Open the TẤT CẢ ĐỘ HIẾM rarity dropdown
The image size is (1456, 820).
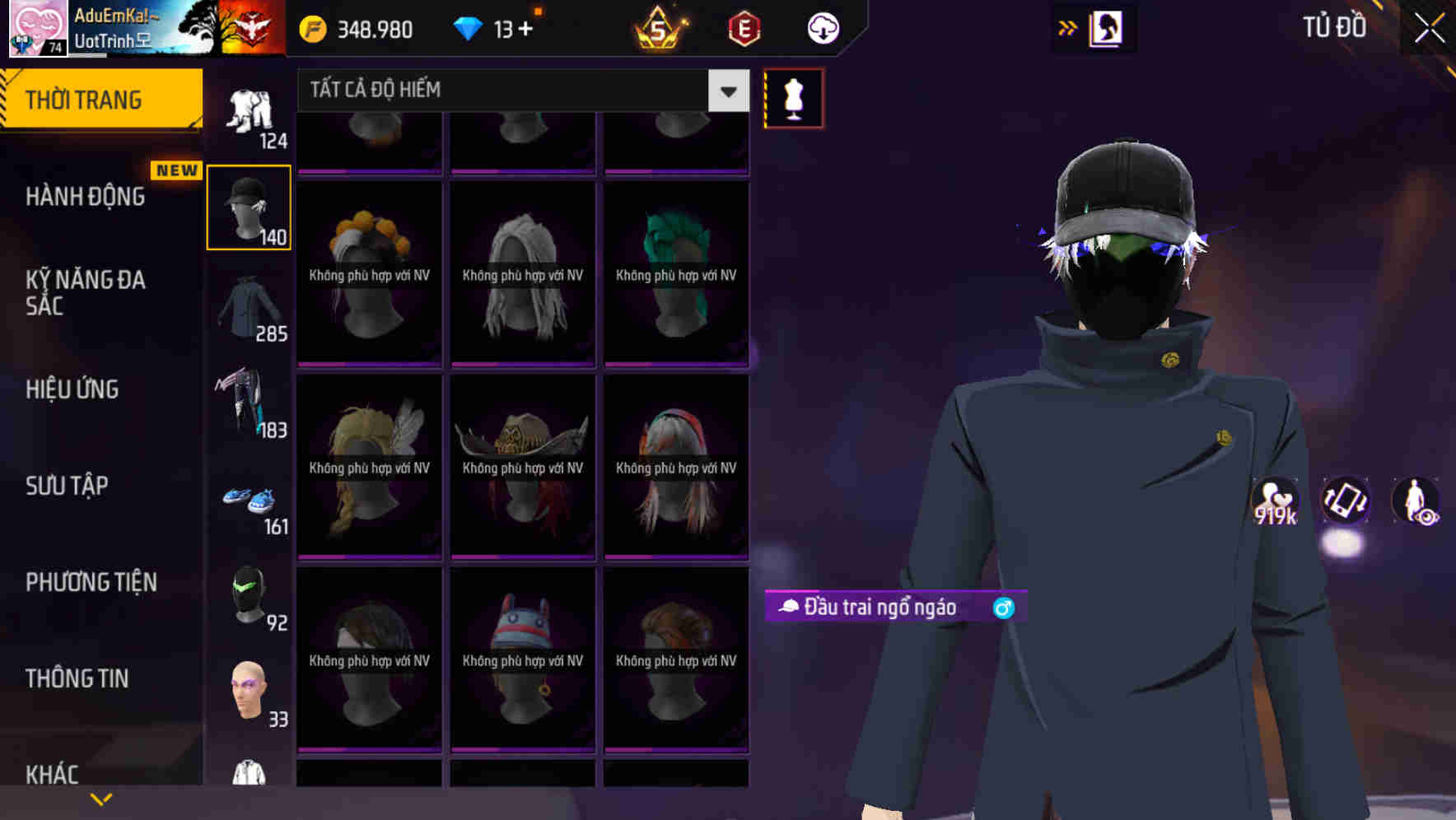[519, 90]
